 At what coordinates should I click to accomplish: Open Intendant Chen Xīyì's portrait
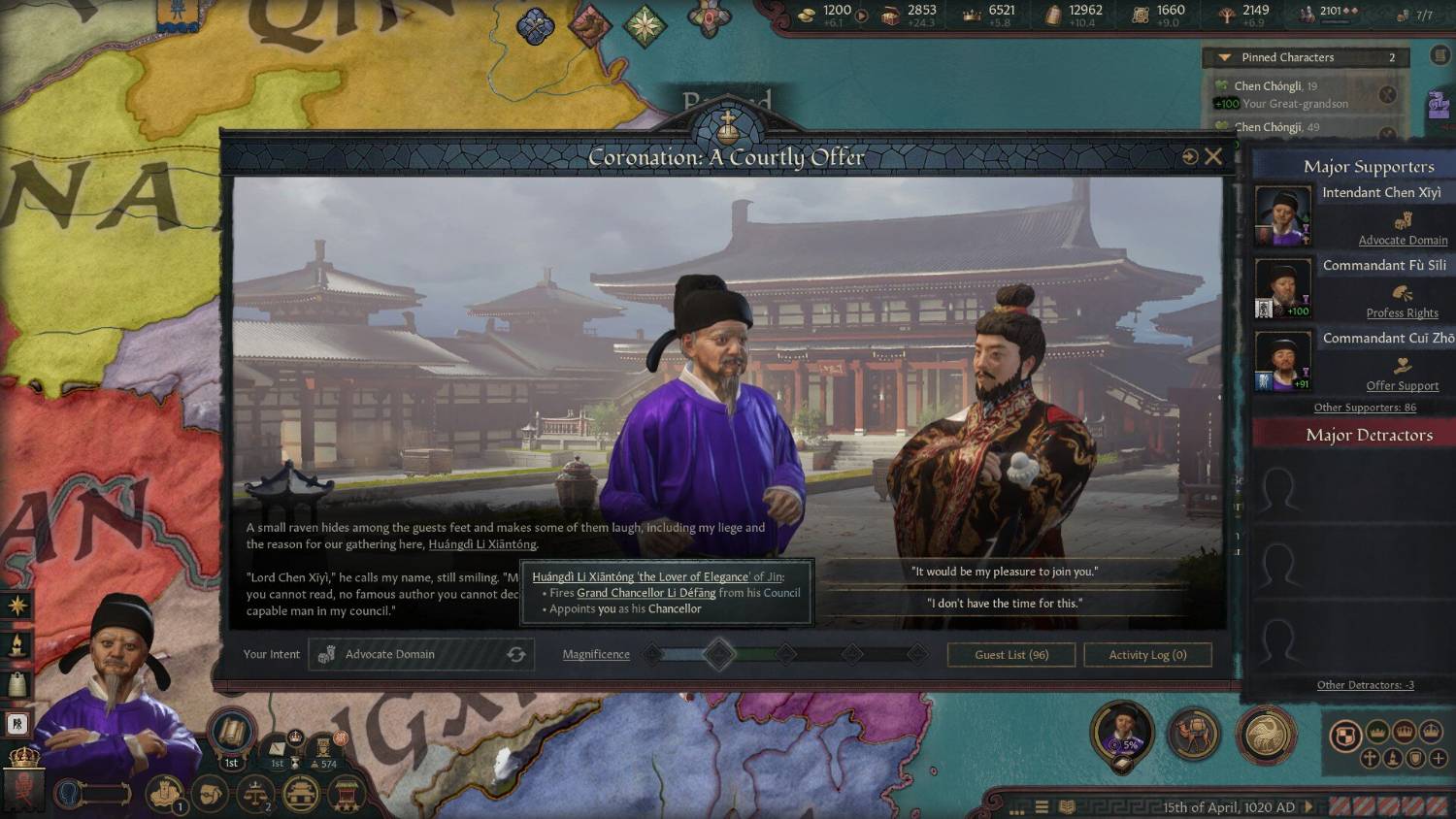[1282, 214]
